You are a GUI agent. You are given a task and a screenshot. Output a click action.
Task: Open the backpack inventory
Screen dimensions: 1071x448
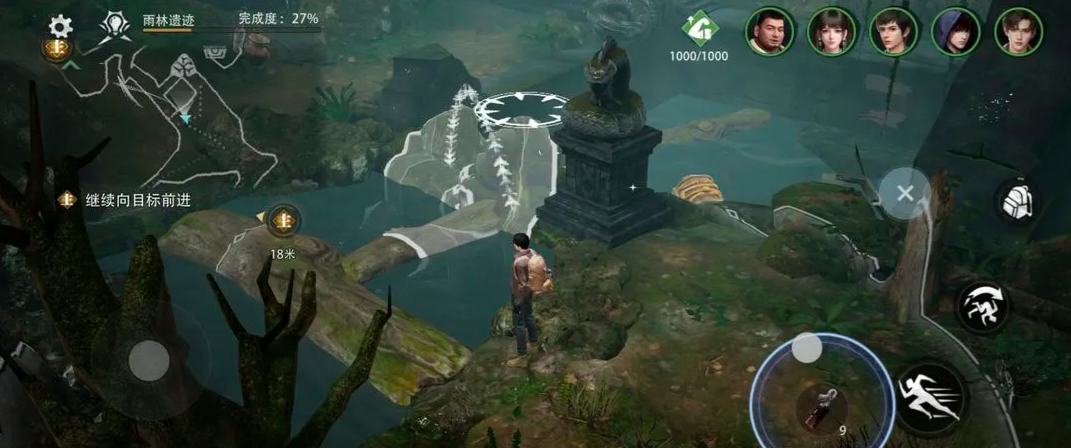pyautogui.click(x=1018, y=202)
